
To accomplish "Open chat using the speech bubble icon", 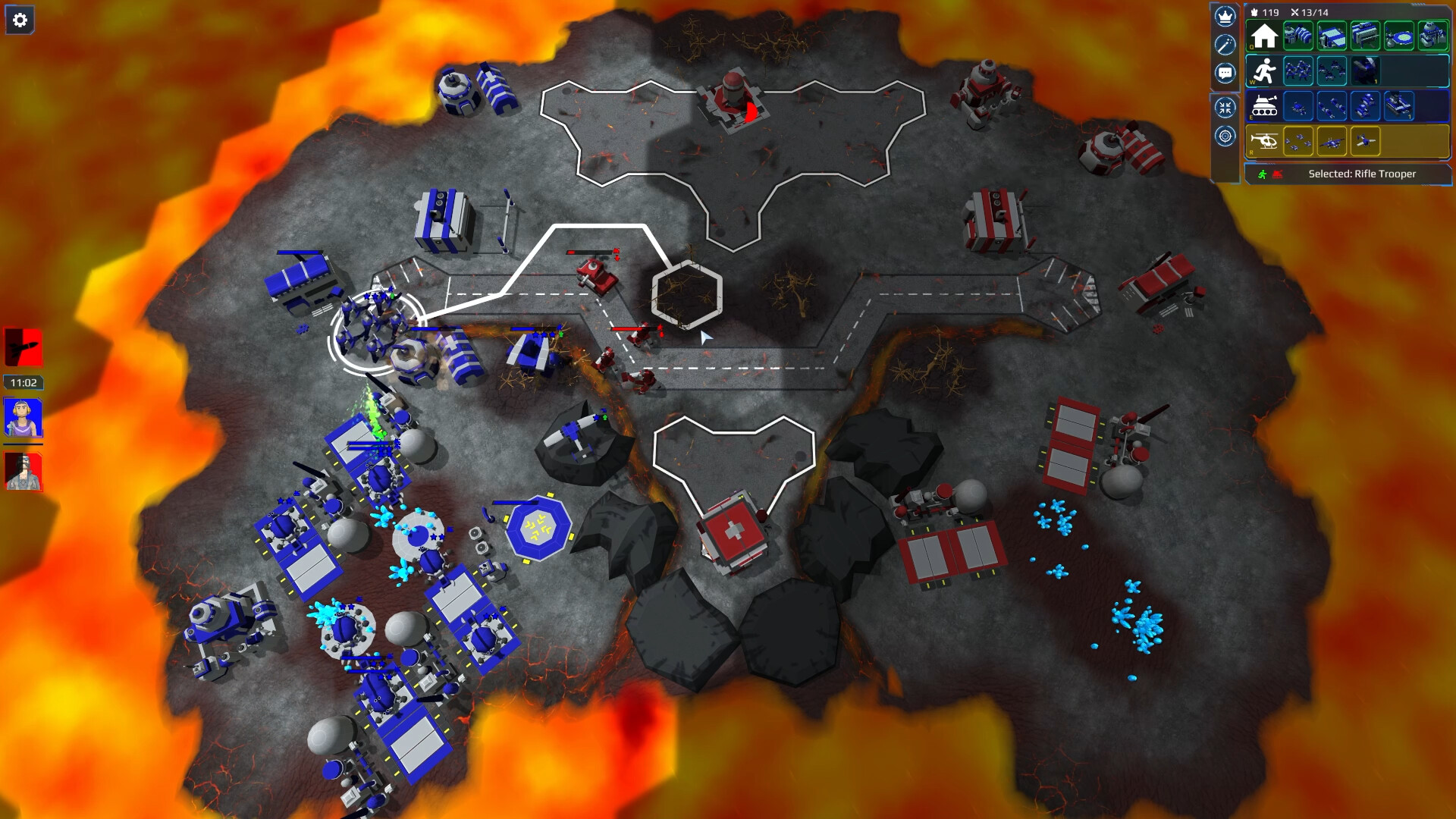I will click(x=1225, y=71).
